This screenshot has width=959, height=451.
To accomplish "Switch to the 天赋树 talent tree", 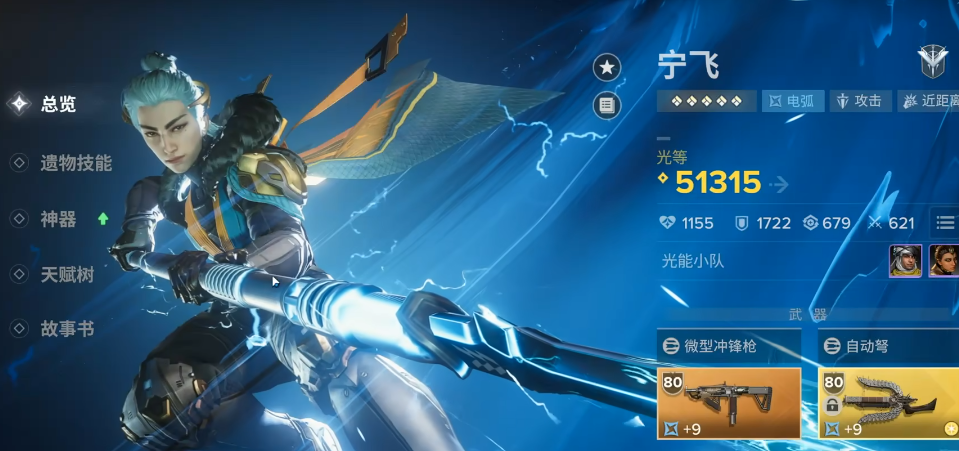I will coord(67,275).
